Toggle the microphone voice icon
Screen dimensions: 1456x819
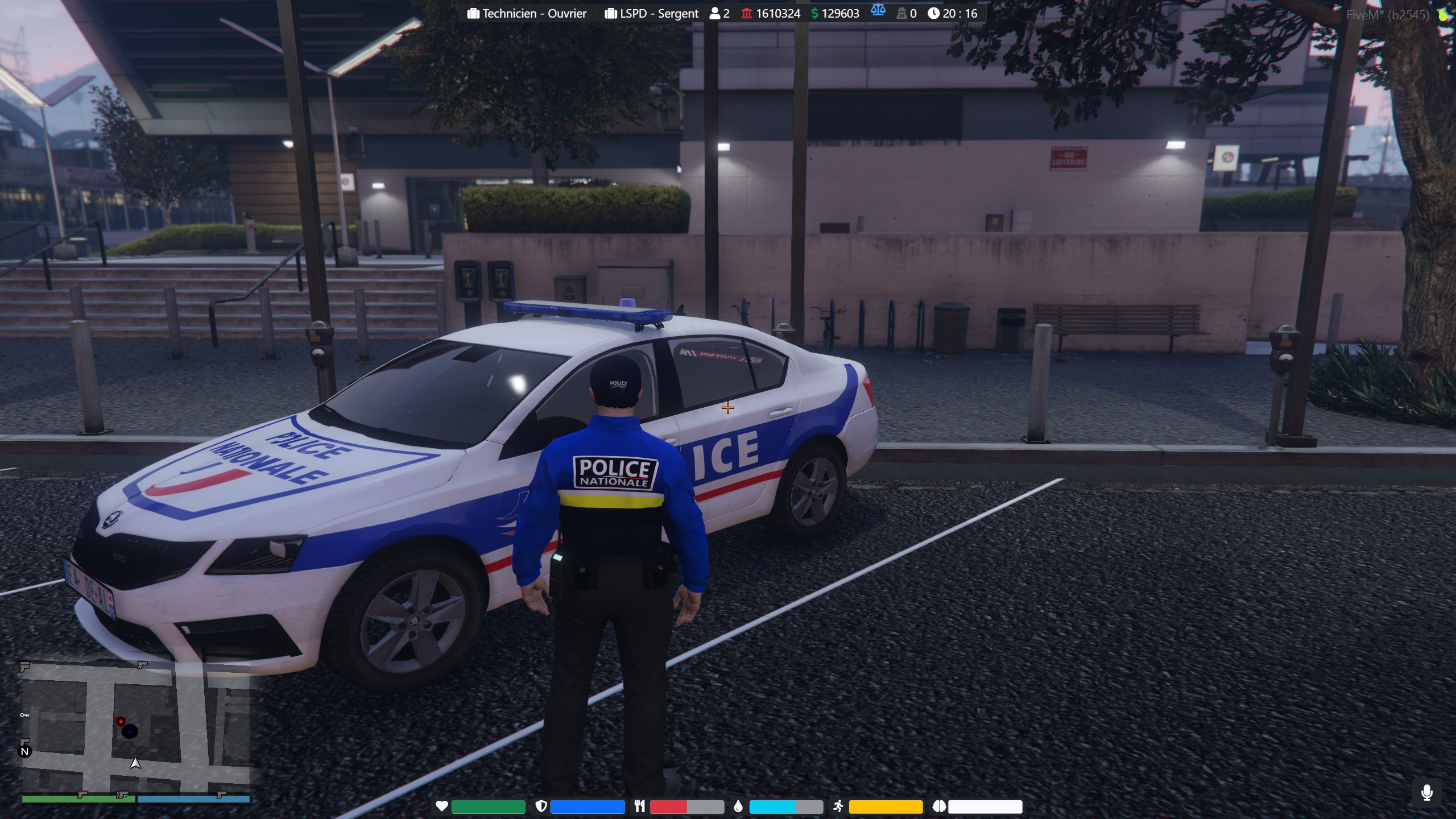click(x=1426, y=792)
